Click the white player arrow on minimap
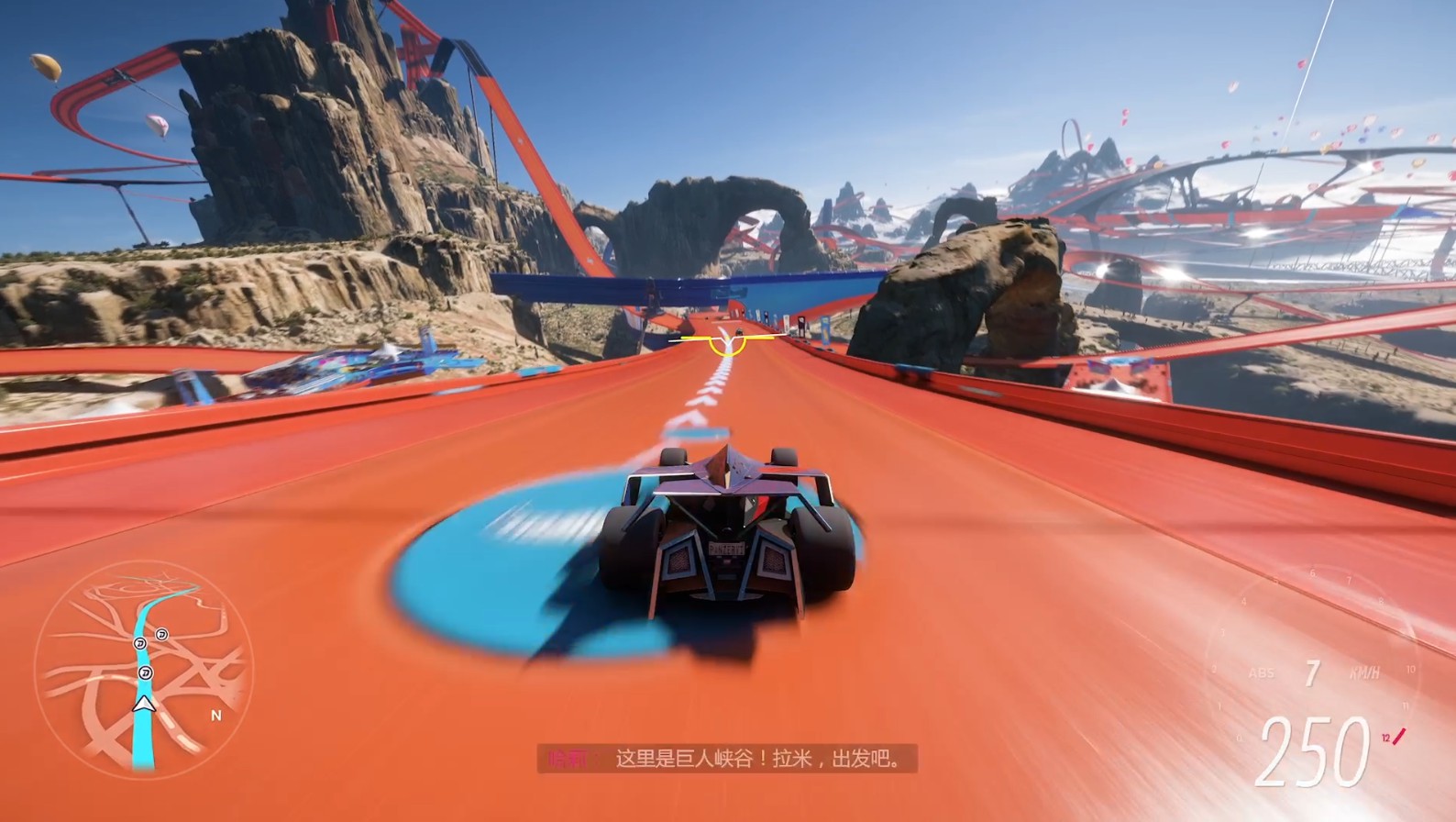 pyautogui.click(x=142, y=704)
